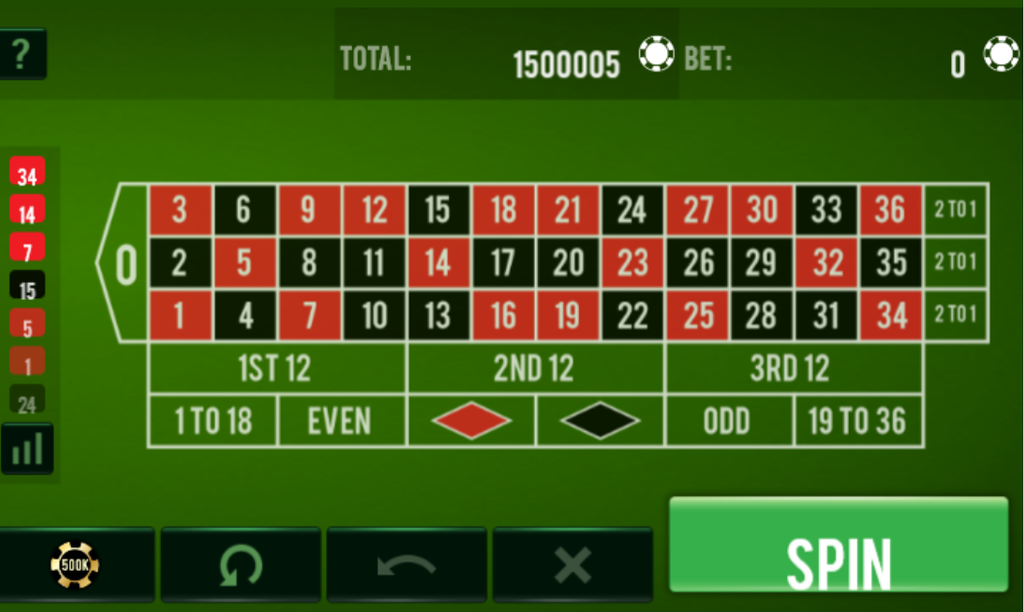Choose the 1 TO 18 bet
1024x612 pixels.
tap(212, 421)
